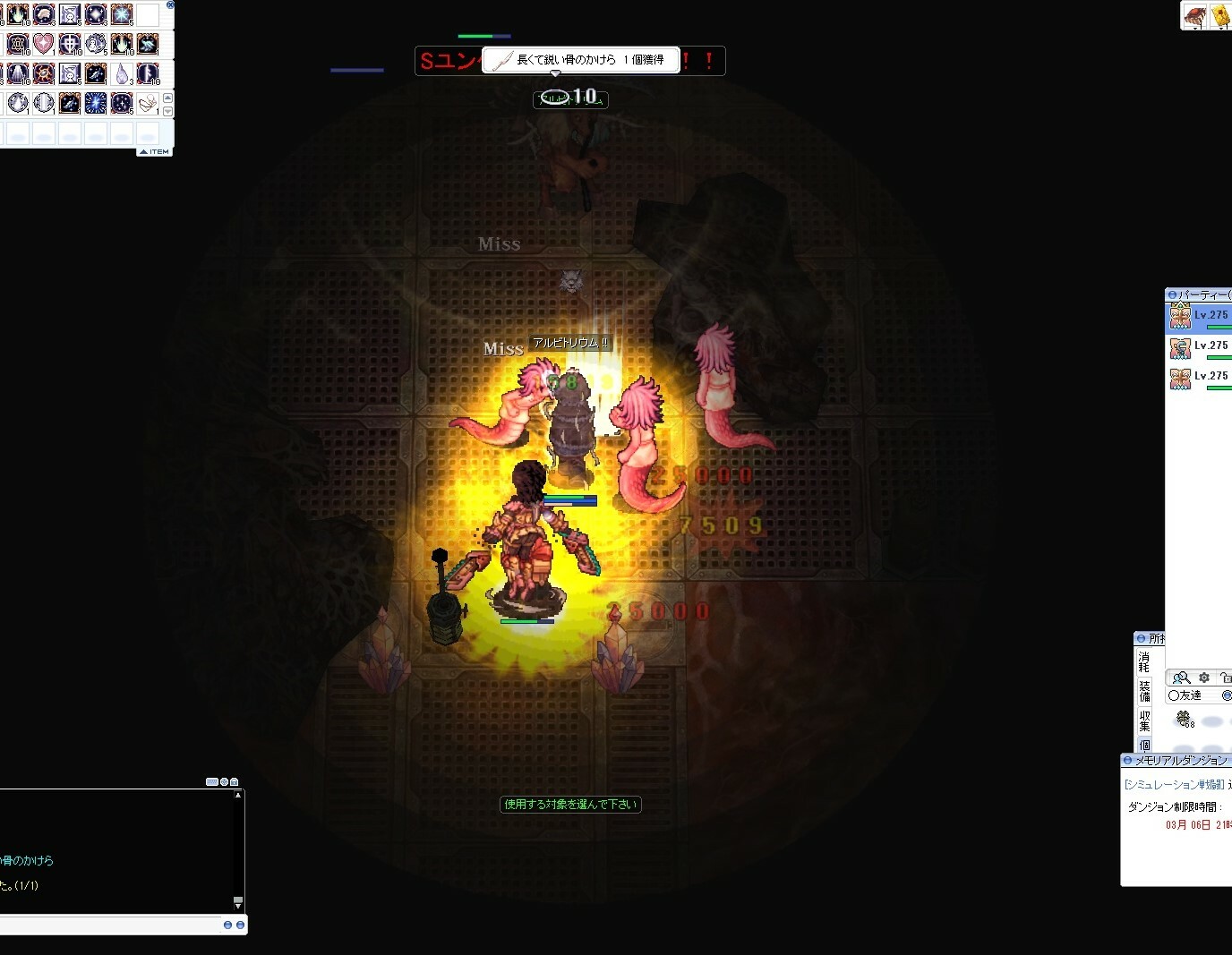Open the party settings gear icon
This screenshot has height=955, width=1232.
pyautogui.click(x=1204, y=678)
